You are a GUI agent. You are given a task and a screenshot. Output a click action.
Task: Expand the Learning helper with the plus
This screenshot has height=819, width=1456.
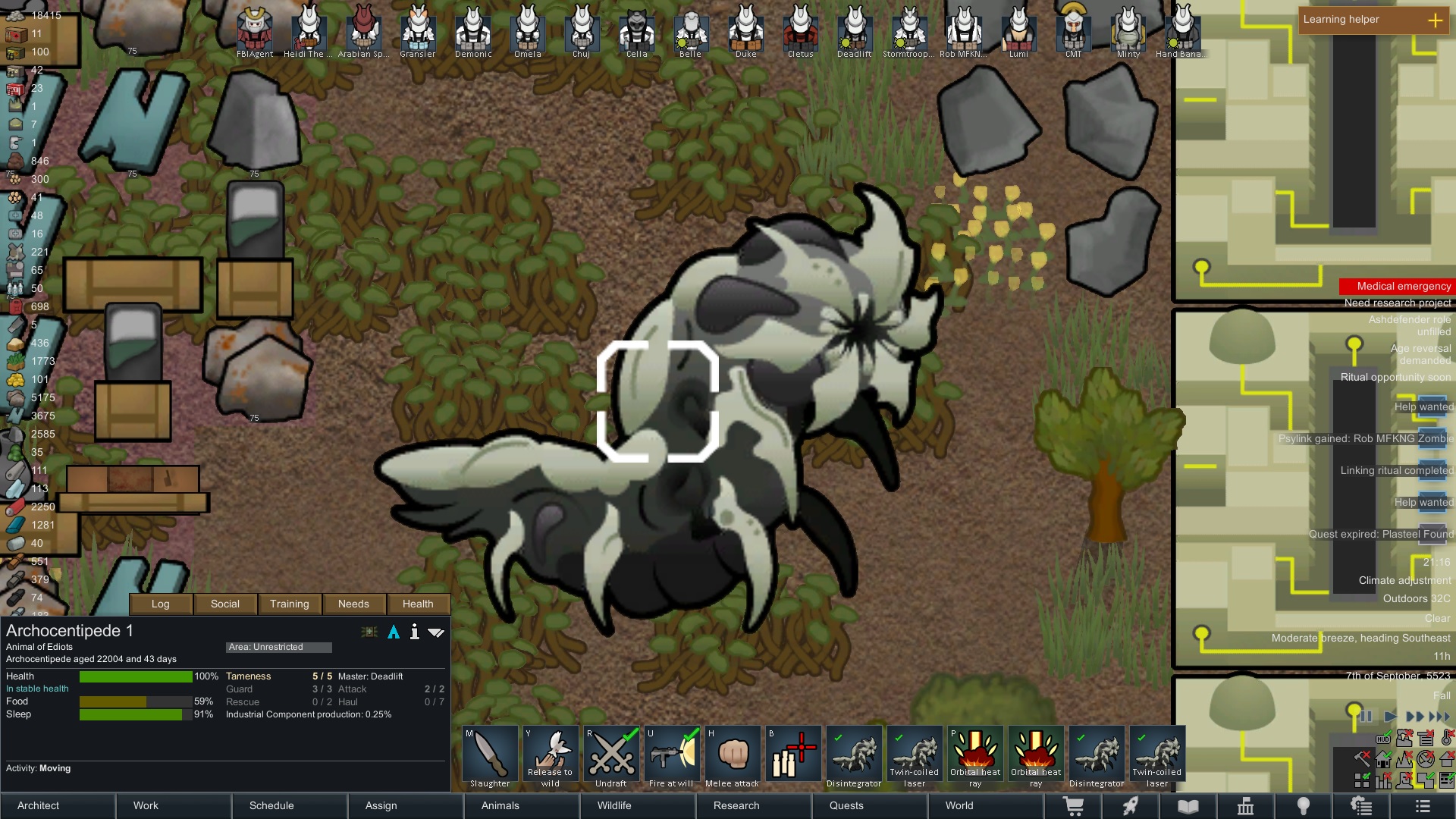point(1436,21)
